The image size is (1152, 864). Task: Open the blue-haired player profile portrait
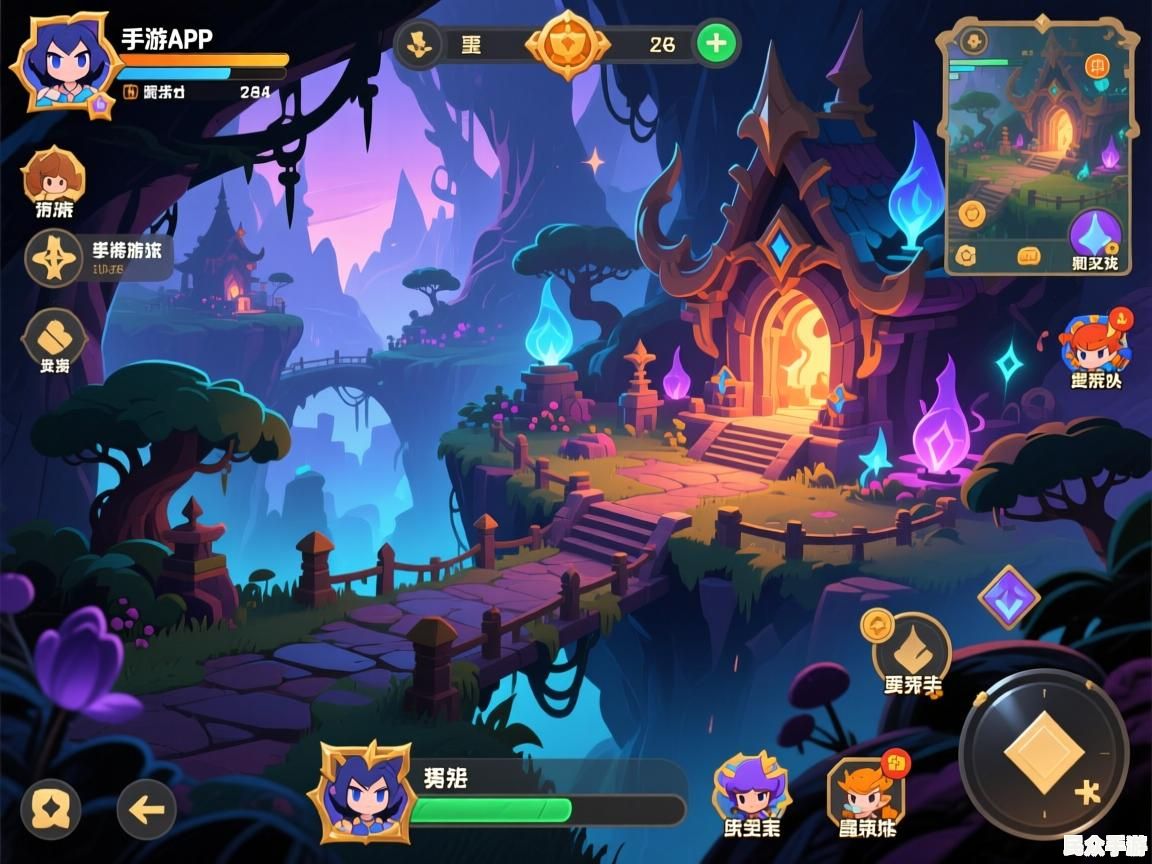[x=59, y=61]
